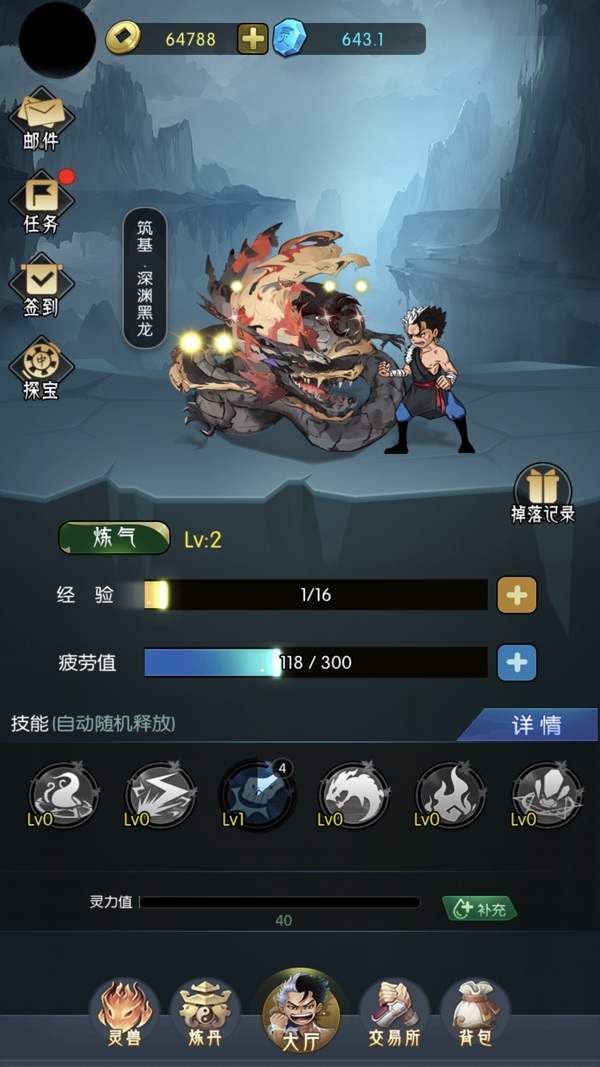Select the wolf beast skill icon
600x1067 pixels.
click(354, 795)
